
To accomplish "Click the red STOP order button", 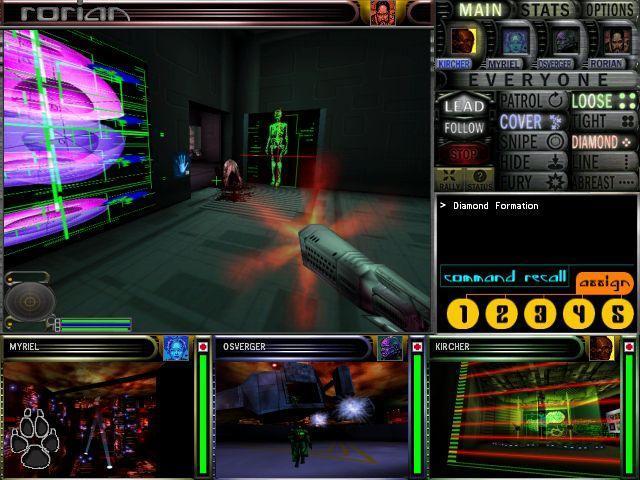I will pos(464,155).
